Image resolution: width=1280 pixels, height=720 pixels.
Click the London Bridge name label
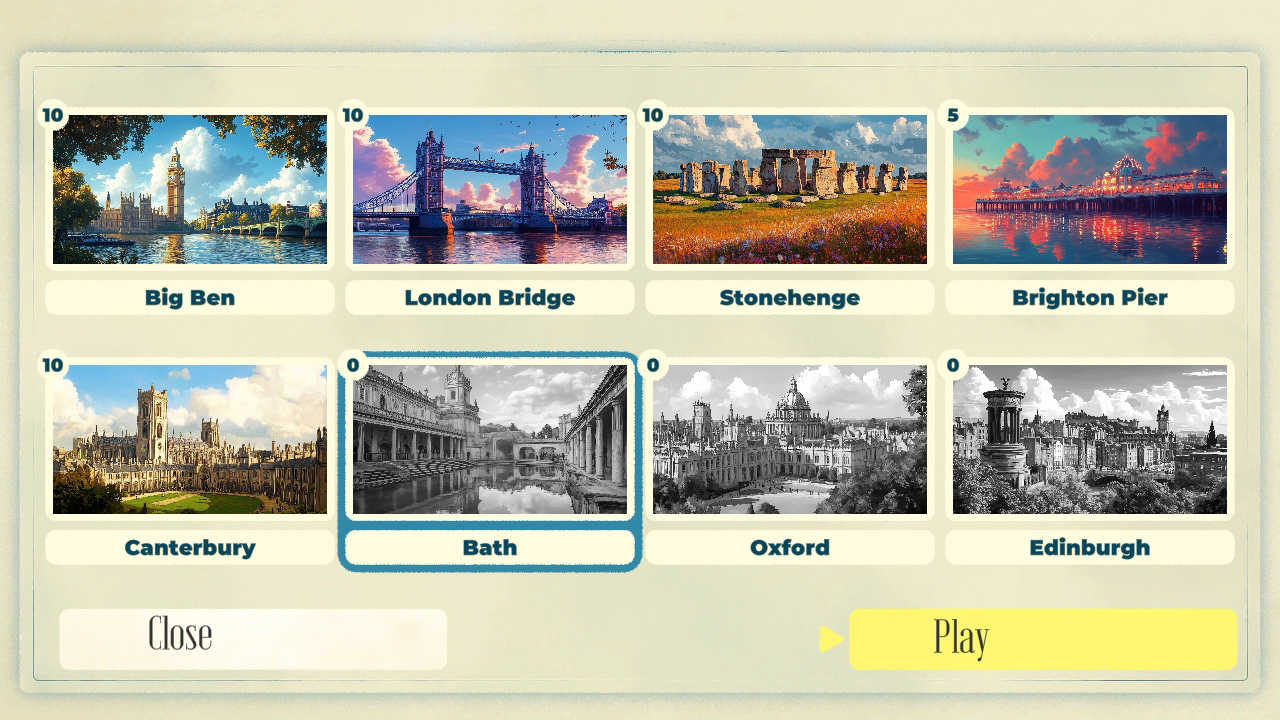[x=489, y=297]
